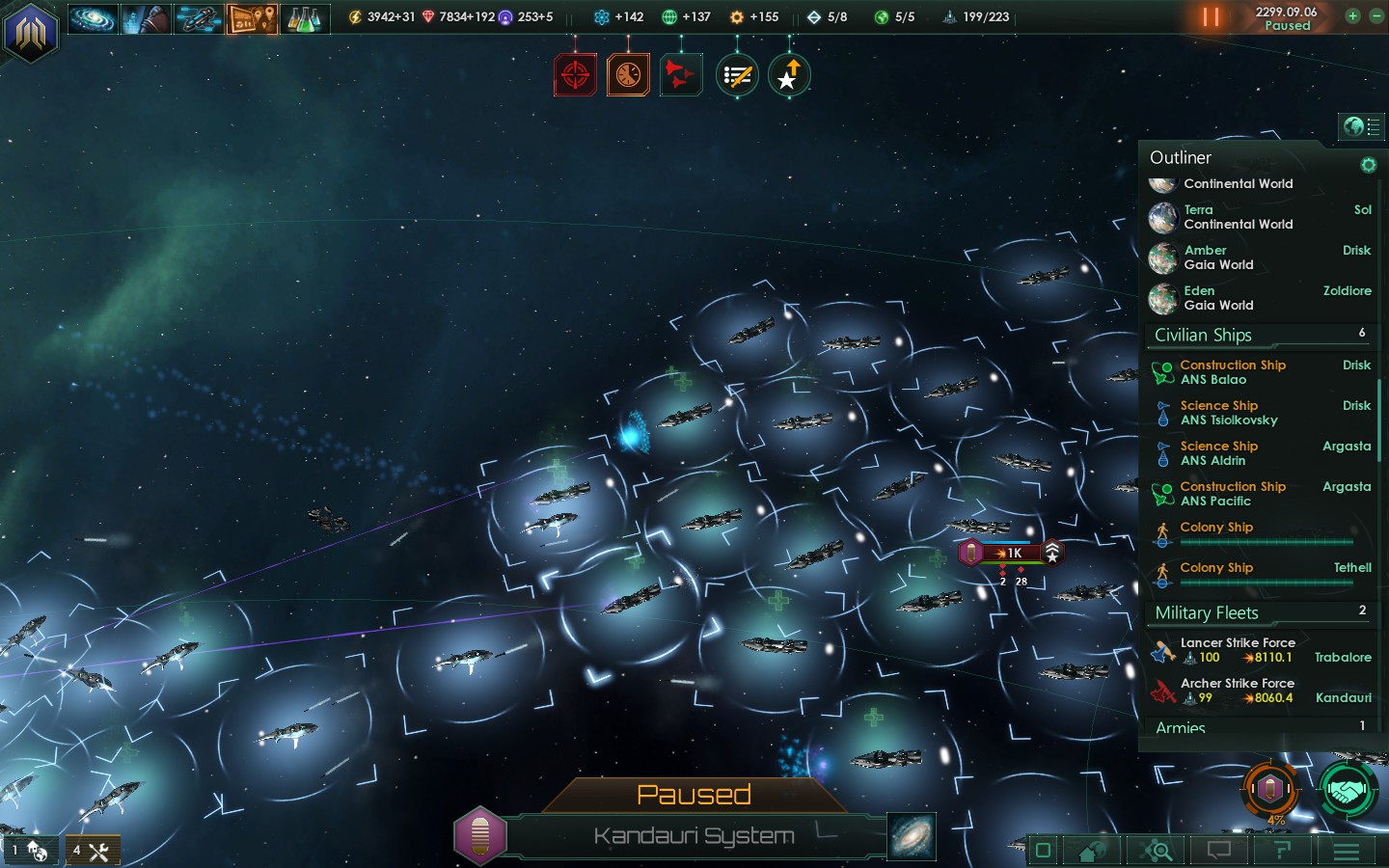Open the main menu hamburger button
The width and height of the screenshot is (1389, 868).
[x=1347, y=851]
